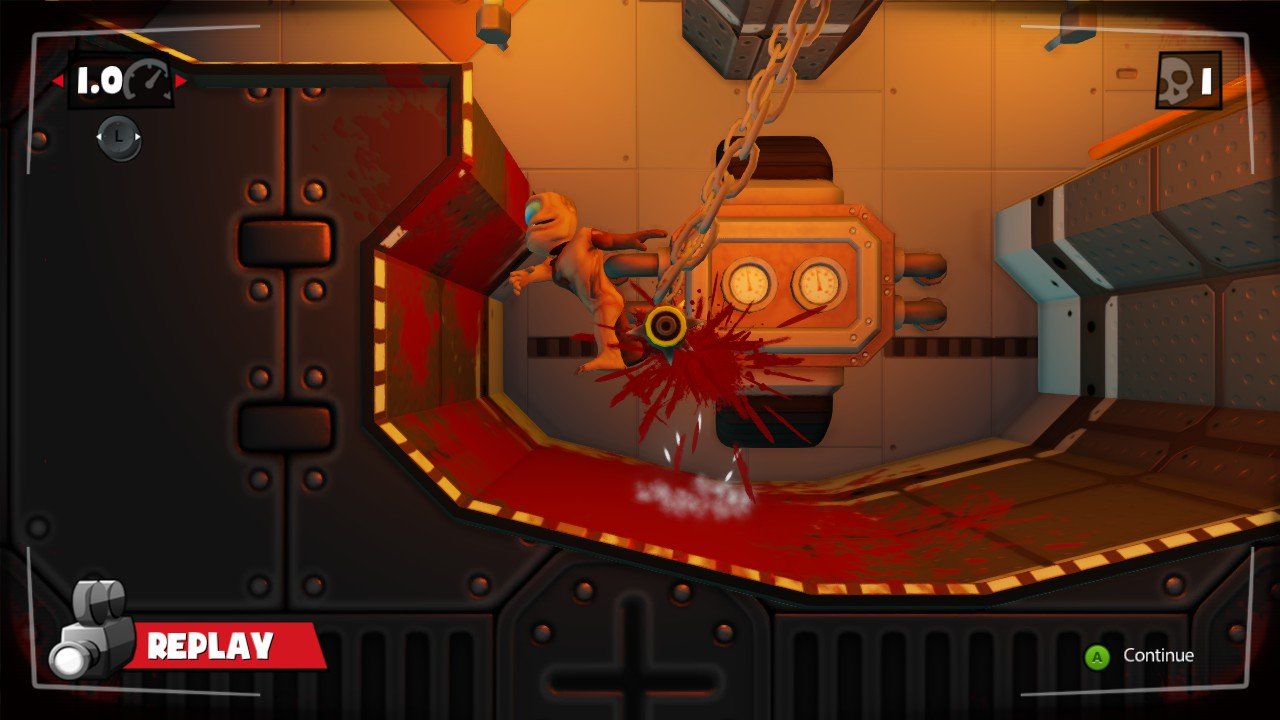The width and height of the screenshot is (1280, 720).
Task: Click the white right arrow on the stick indicator
Action: point(137,137)
